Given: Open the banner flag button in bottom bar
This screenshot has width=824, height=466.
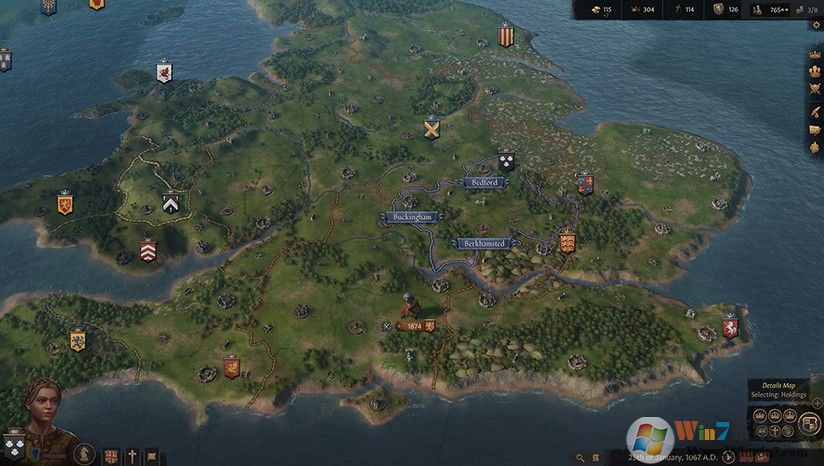Looking at the screenshot, I should 150,455.
